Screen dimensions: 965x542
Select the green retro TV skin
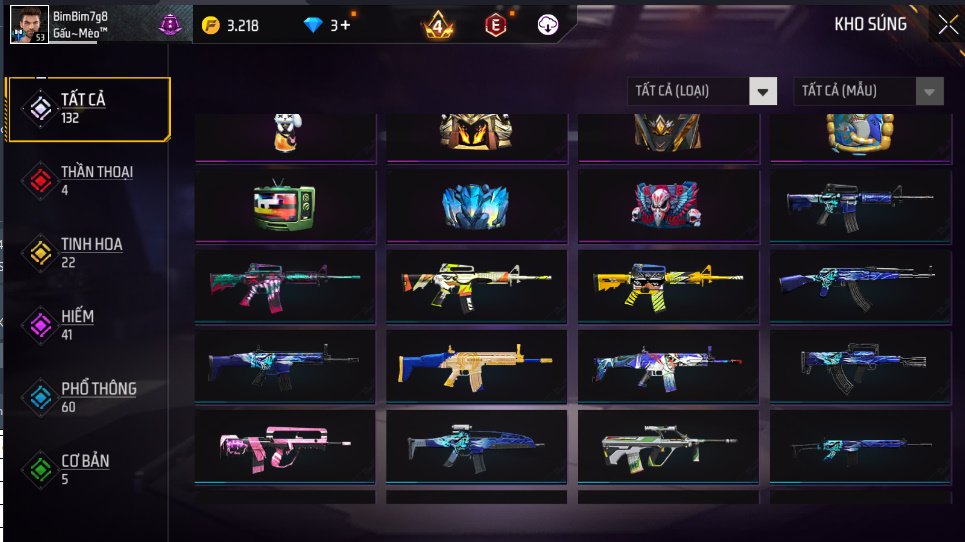pos(285,206)
